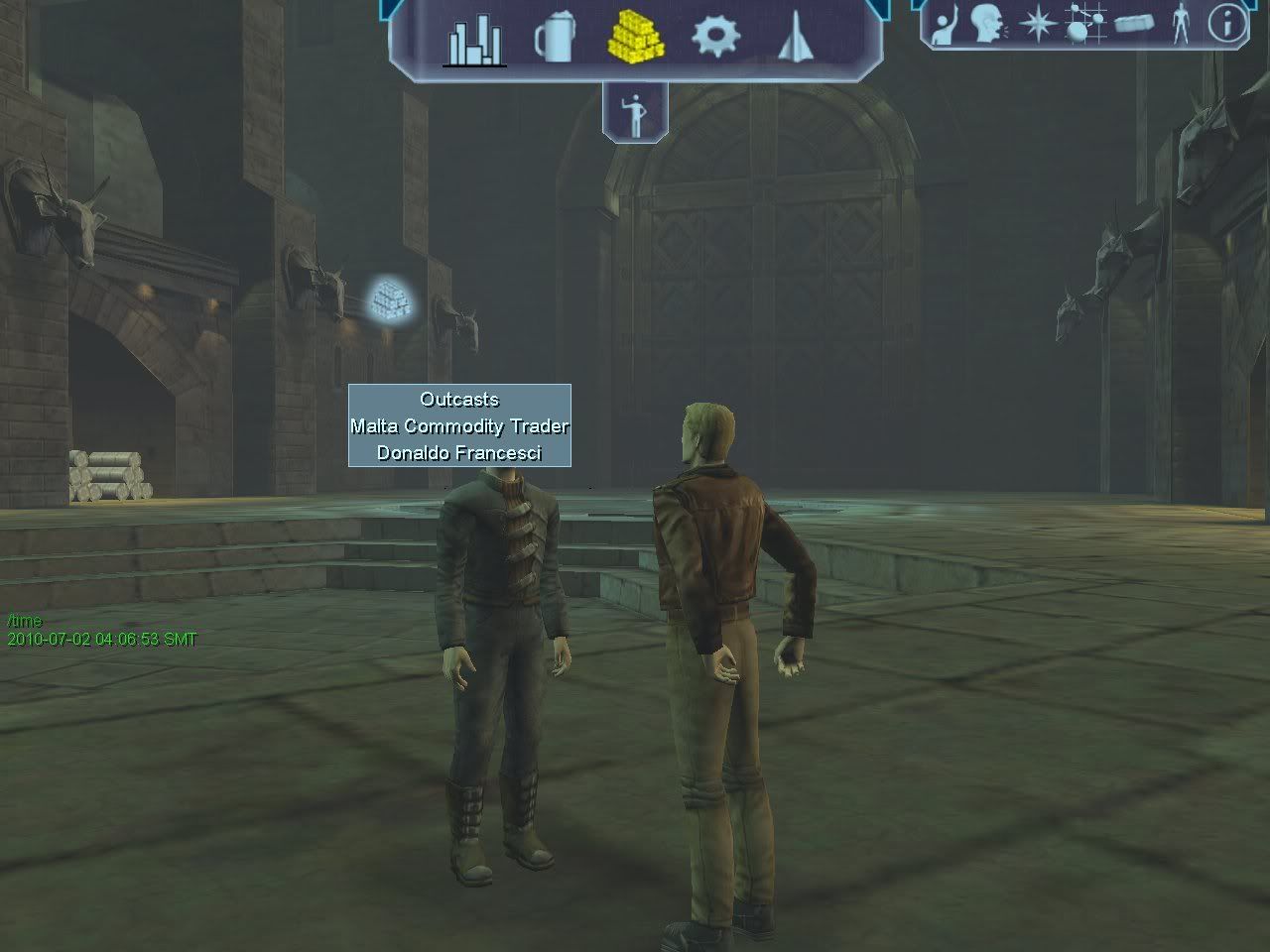Image resolution: width=1270 pixels, height=952 pixels.
Task: Open the Bar via beer mug icon
Action: pos(554,40)
